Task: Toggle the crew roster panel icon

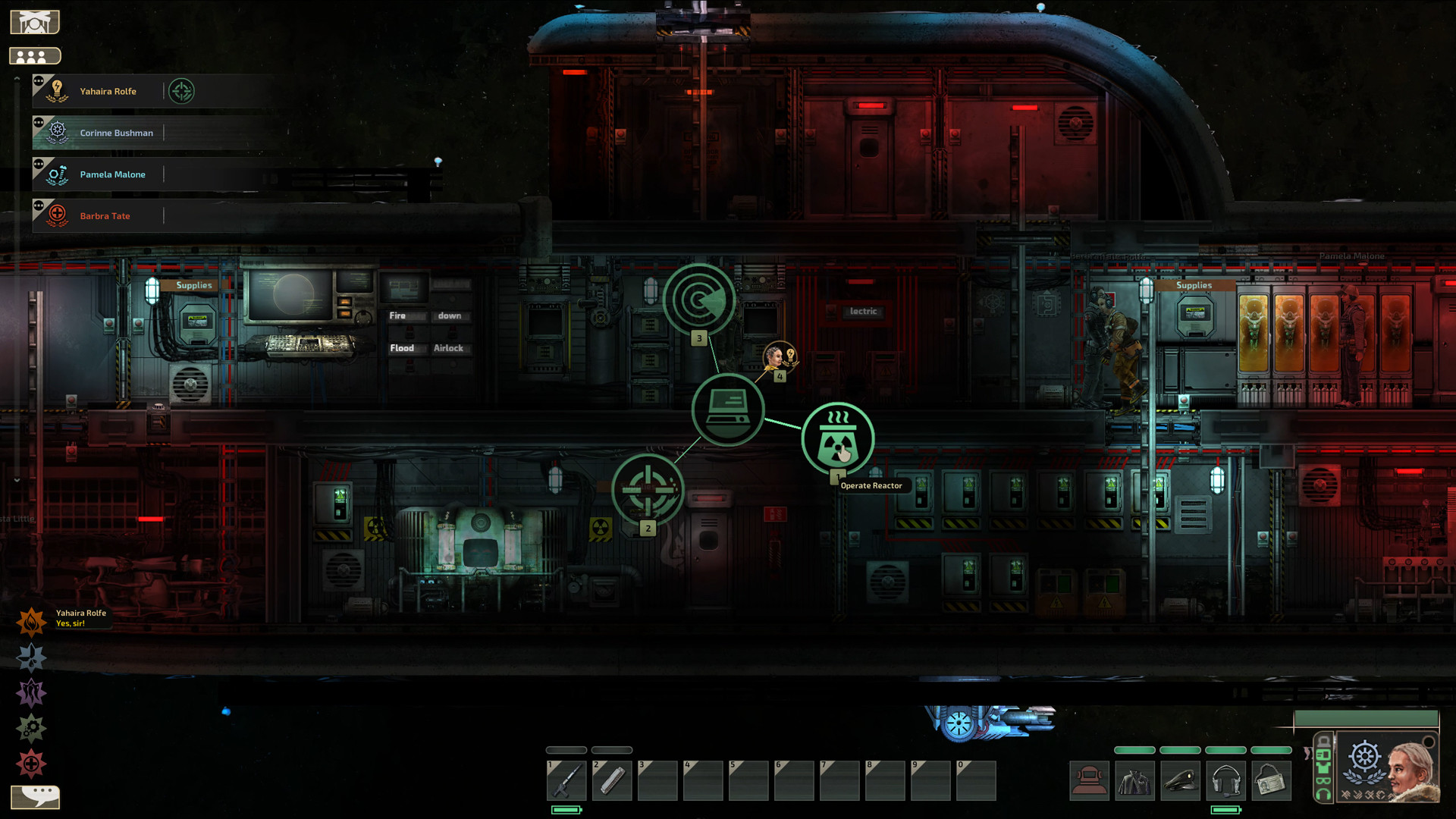Action: coord(35,55)
